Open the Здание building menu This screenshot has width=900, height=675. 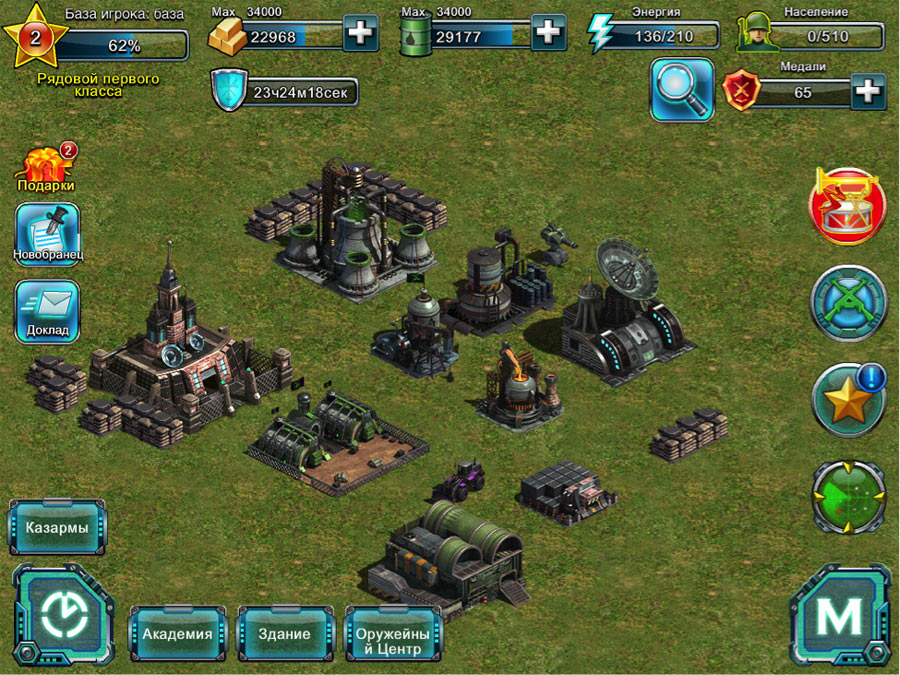point(286,634)
